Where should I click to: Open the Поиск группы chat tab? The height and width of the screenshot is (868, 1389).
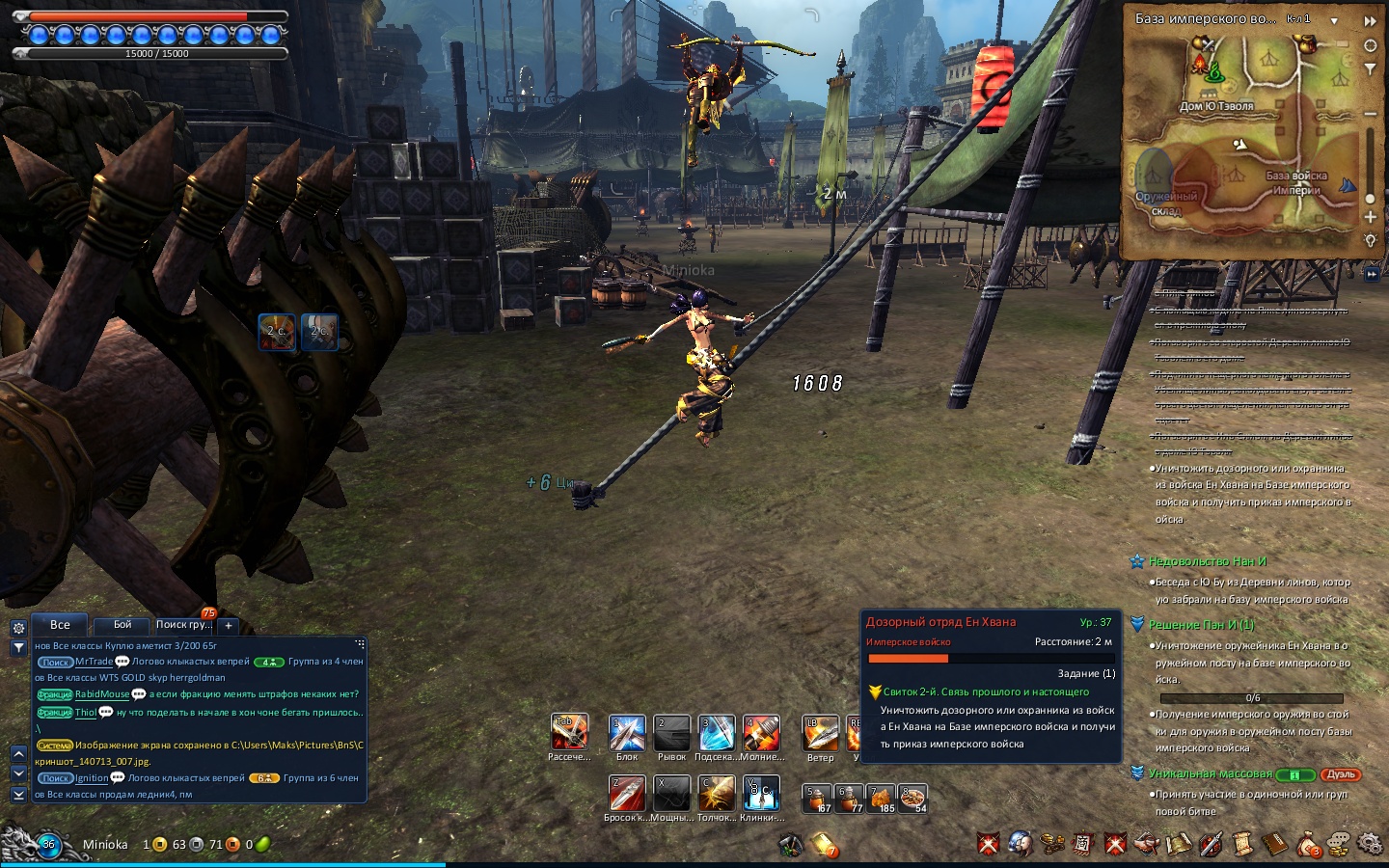coord(182,625)
